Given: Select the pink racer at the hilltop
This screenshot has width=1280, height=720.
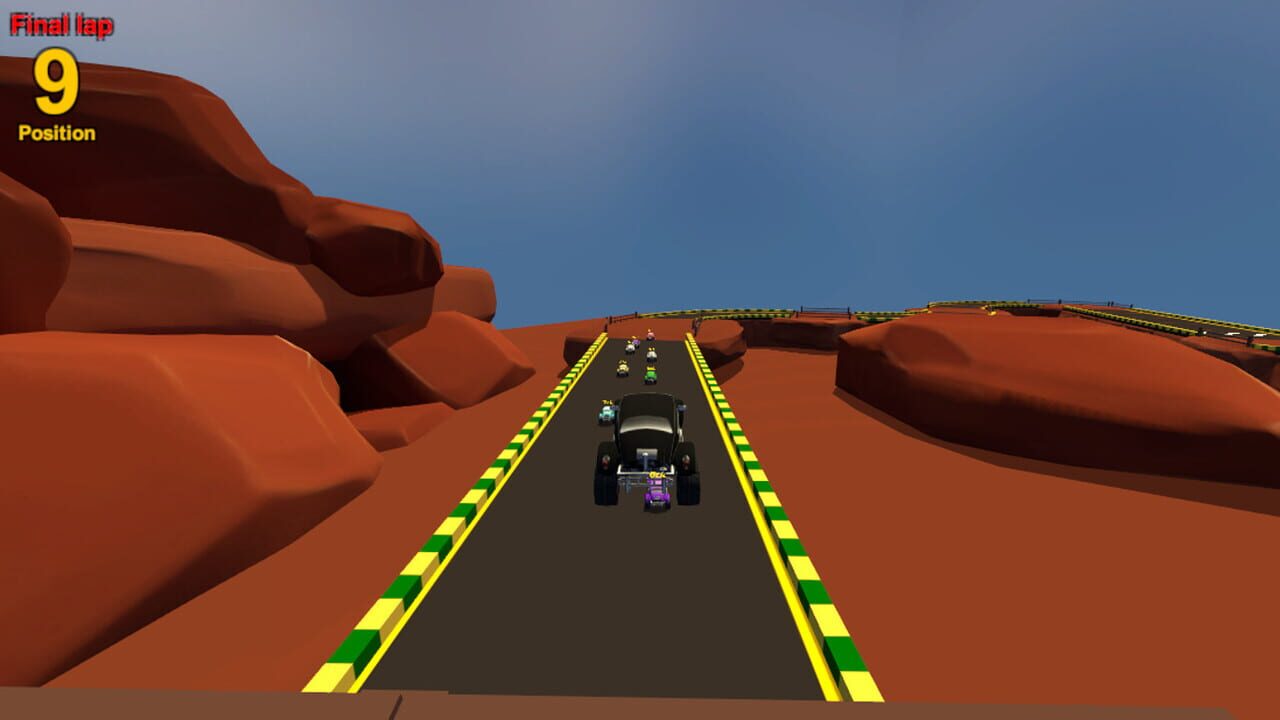Looking at the screenshot, I should [650, 335].
